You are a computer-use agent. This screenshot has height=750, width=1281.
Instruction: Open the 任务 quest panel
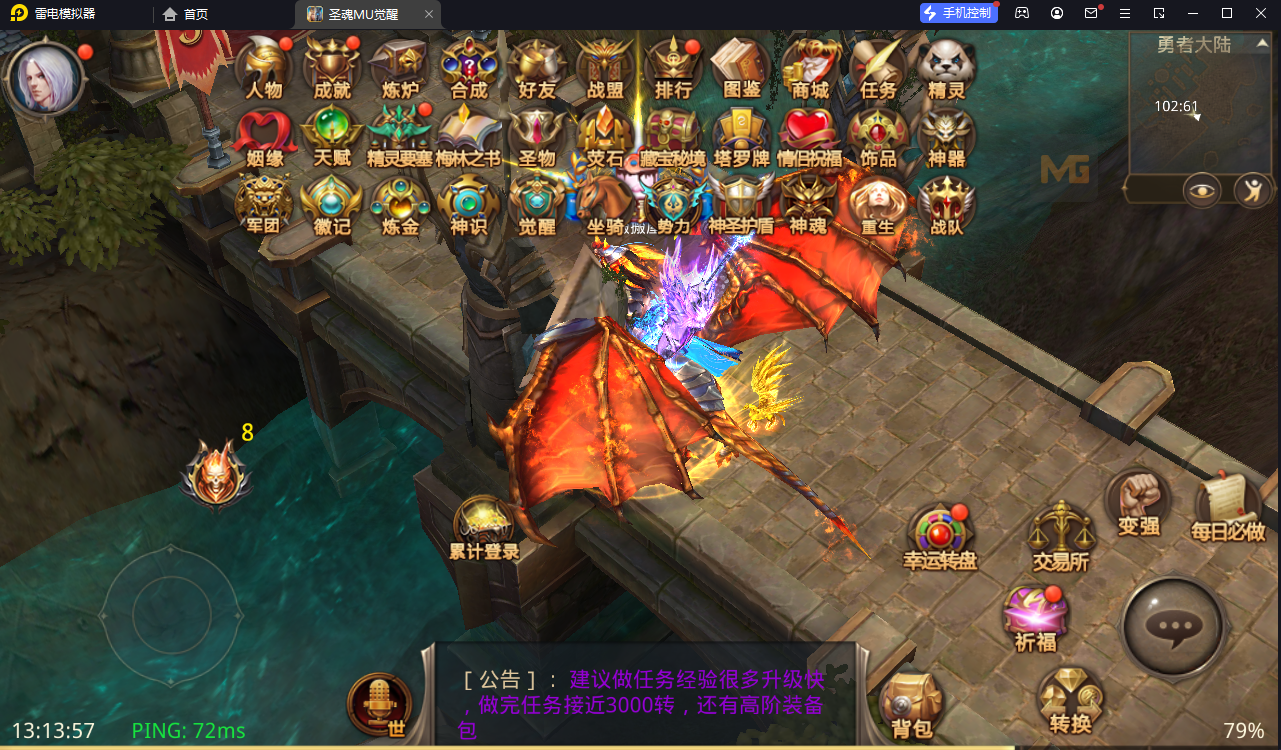pos(878,70)
